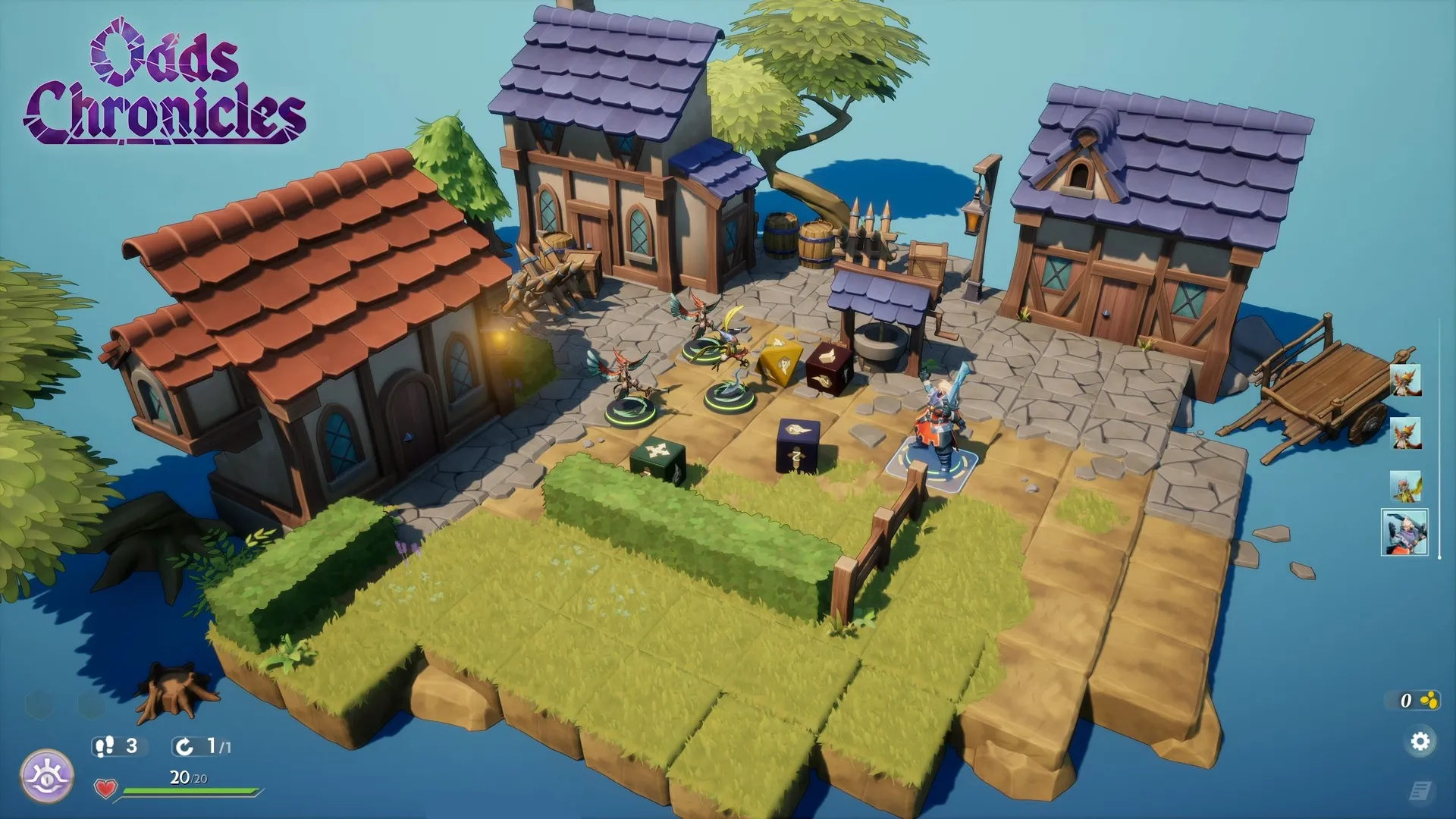Select the green die near the hedge
The image size is (1456, 819).
(x=657, y=456)
